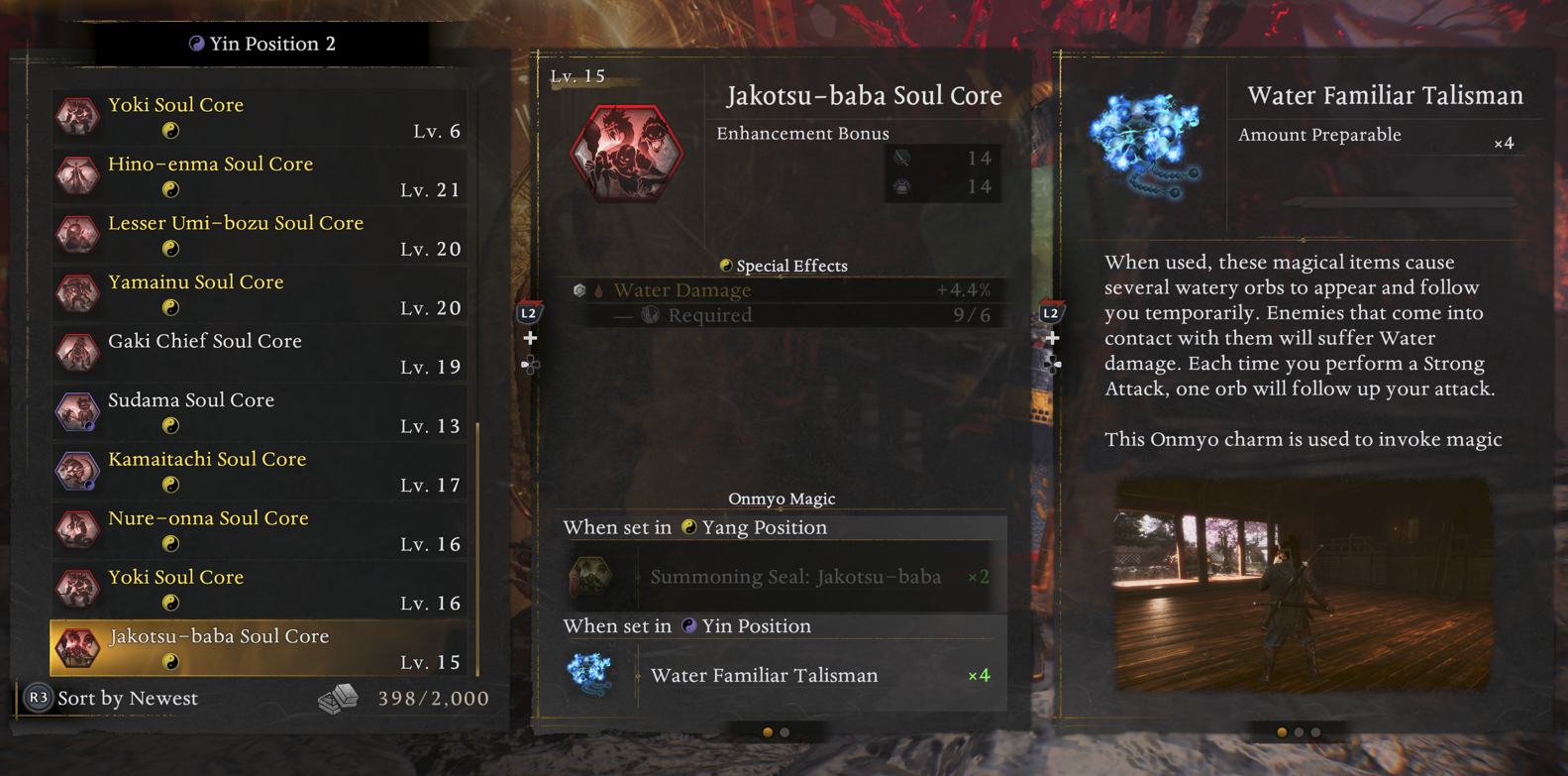Click the large Jakotsu-baba Soul Core icon
This screenshot has height=776, width=1568.
[627, 154]
